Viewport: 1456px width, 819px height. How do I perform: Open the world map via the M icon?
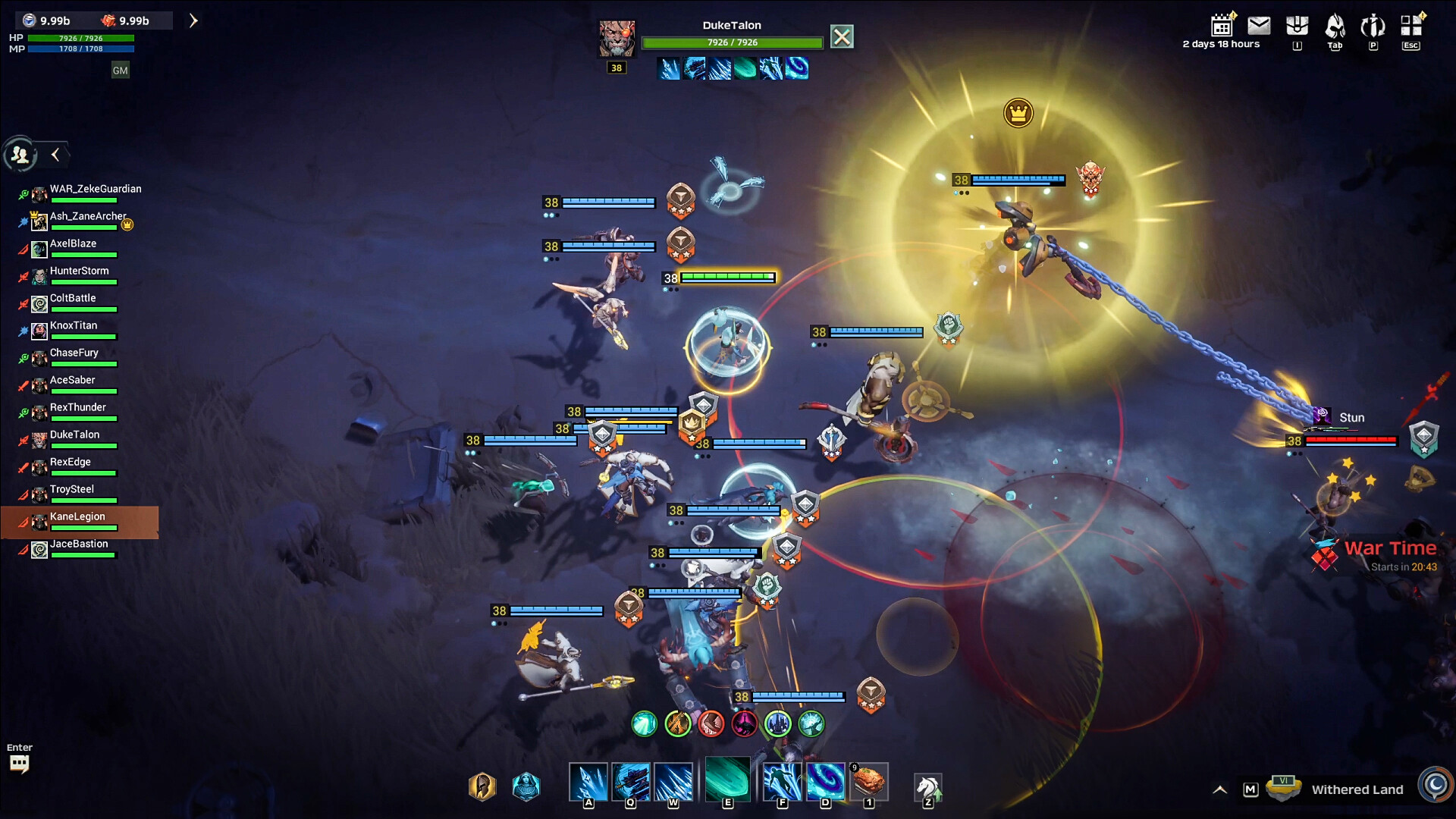click(1250, 788)
